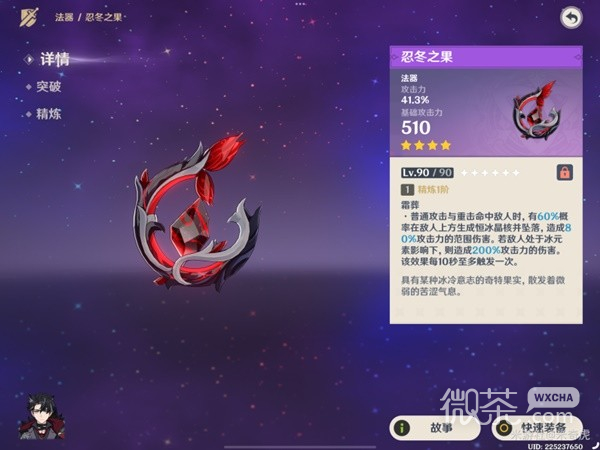Choose 快速装备 quick equip
The height and width of the screenshot is (450, 600).
coord(536,427)
